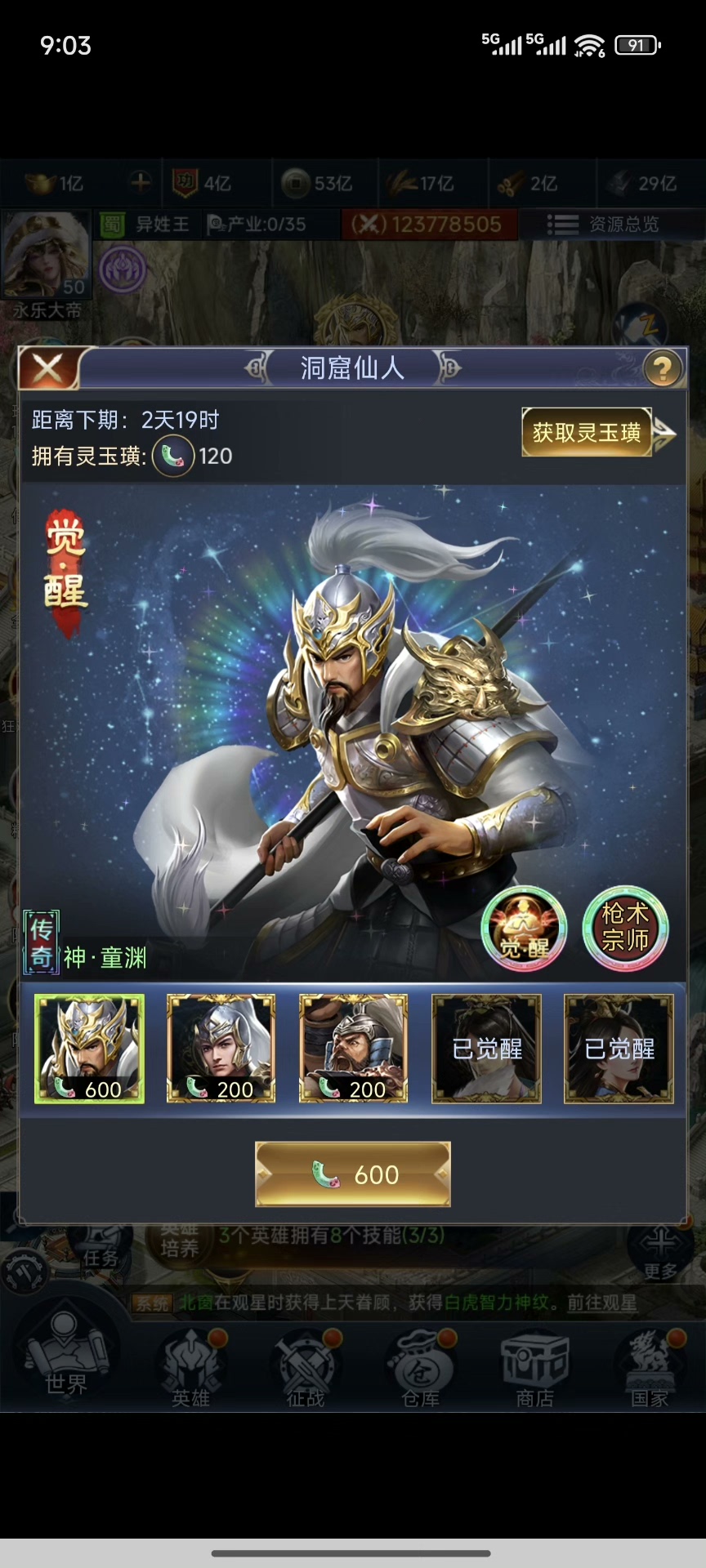
Task: Open the question mark help button
Action: click(662, 369)
